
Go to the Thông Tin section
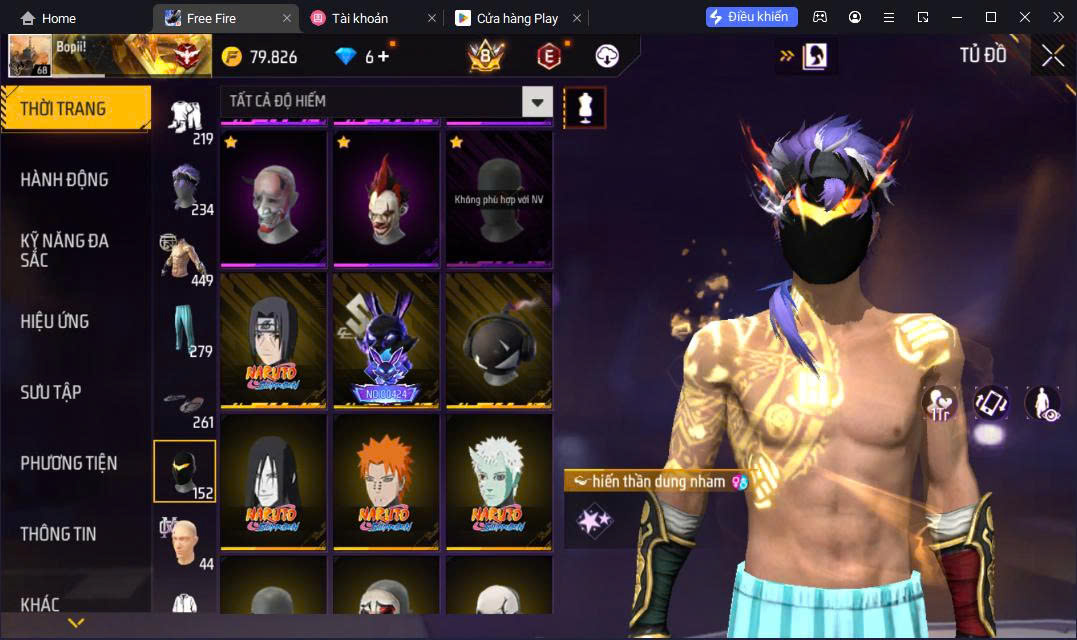click(58, 534)
